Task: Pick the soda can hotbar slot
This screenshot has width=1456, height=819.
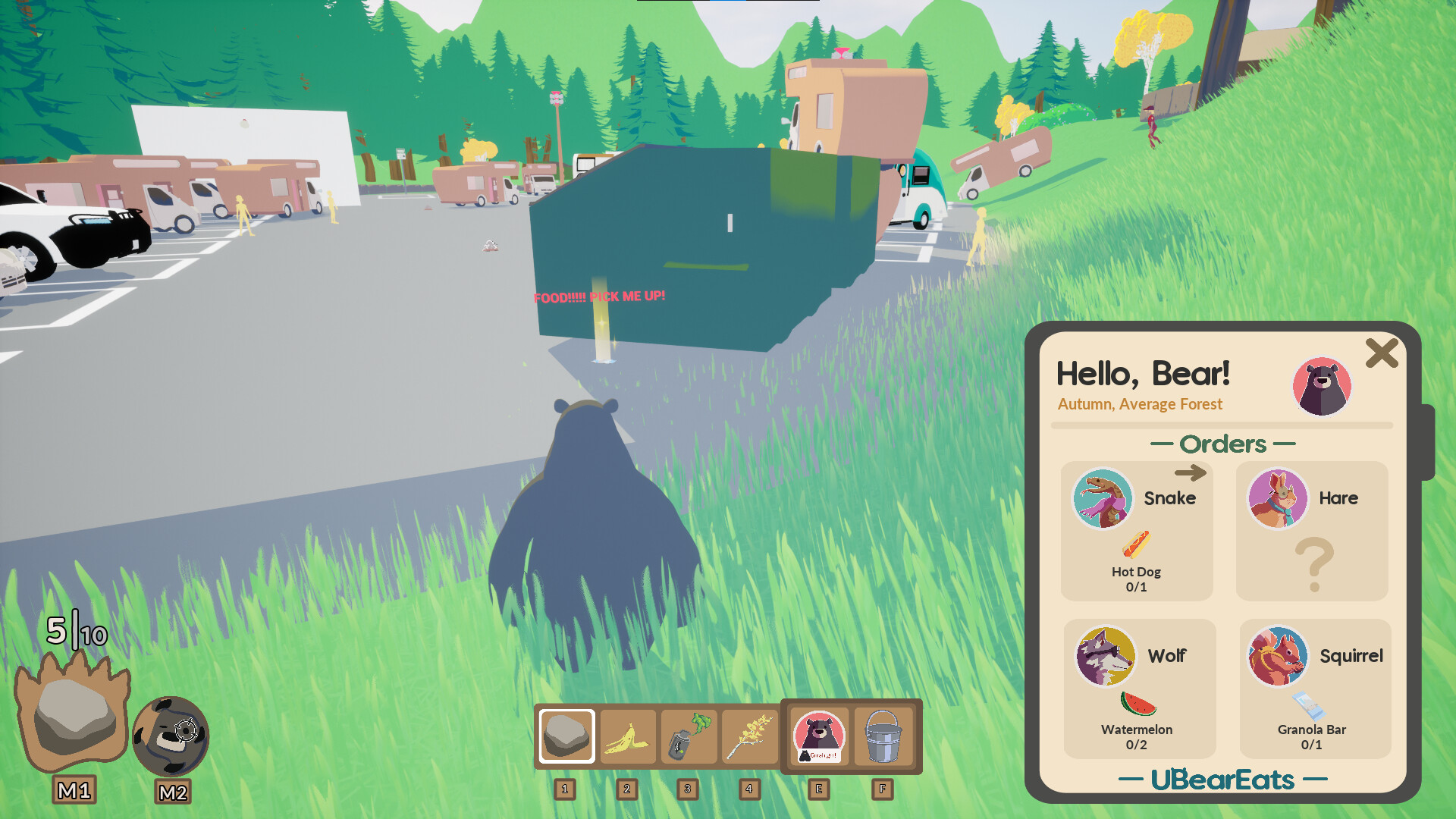Action: [689, 737]
